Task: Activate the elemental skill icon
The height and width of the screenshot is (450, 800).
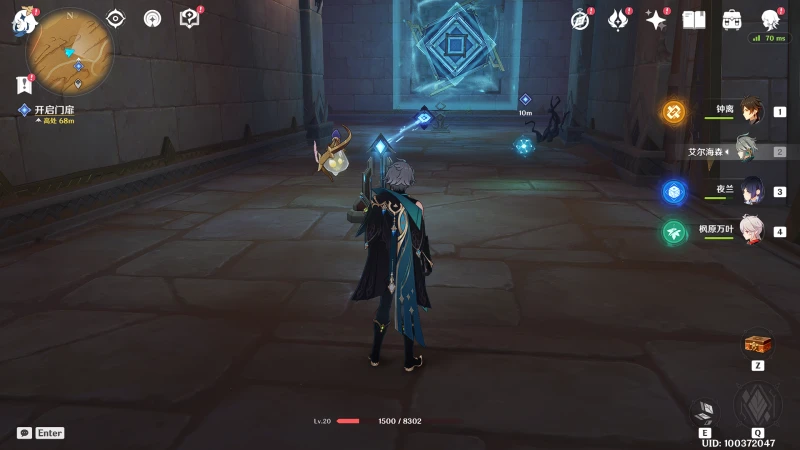Action: 705,412
